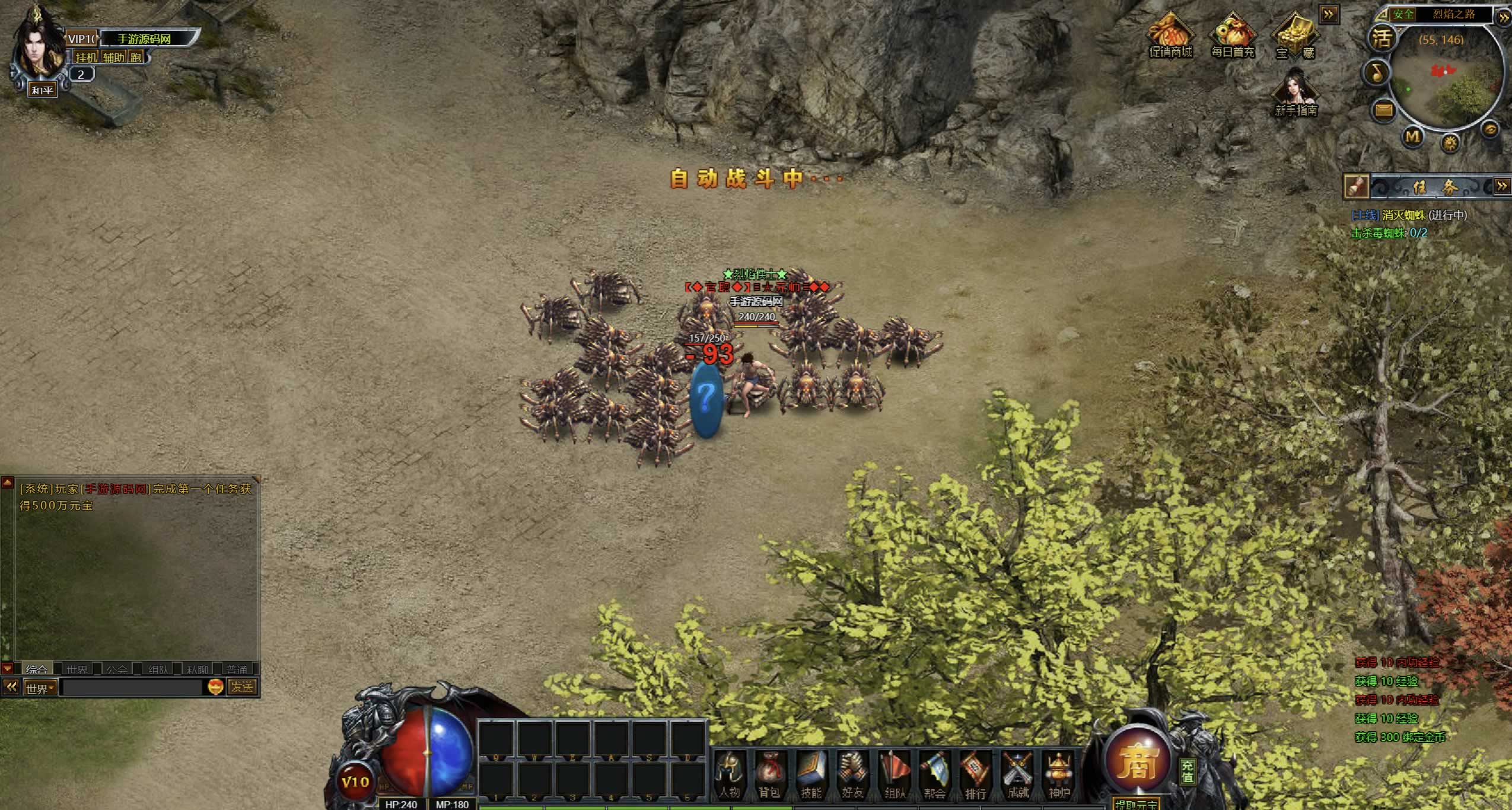The height and width of the screenshot is (810, 1512).
Task: Click the green 充值 recharge button
Action: (x=1187, y=771)
